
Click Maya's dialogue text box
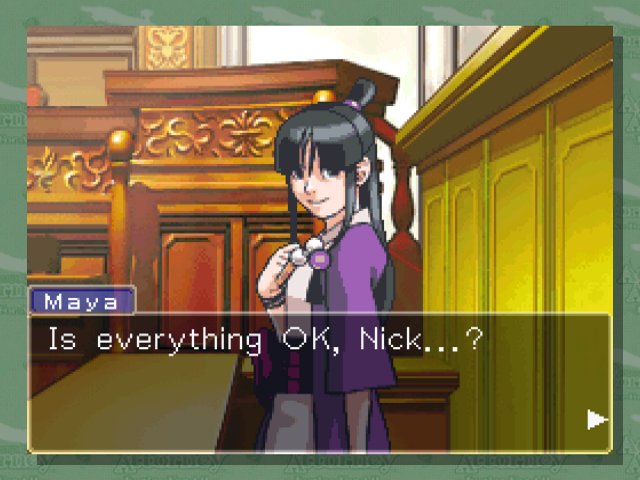pyautogui.click(x=318, y=383)
